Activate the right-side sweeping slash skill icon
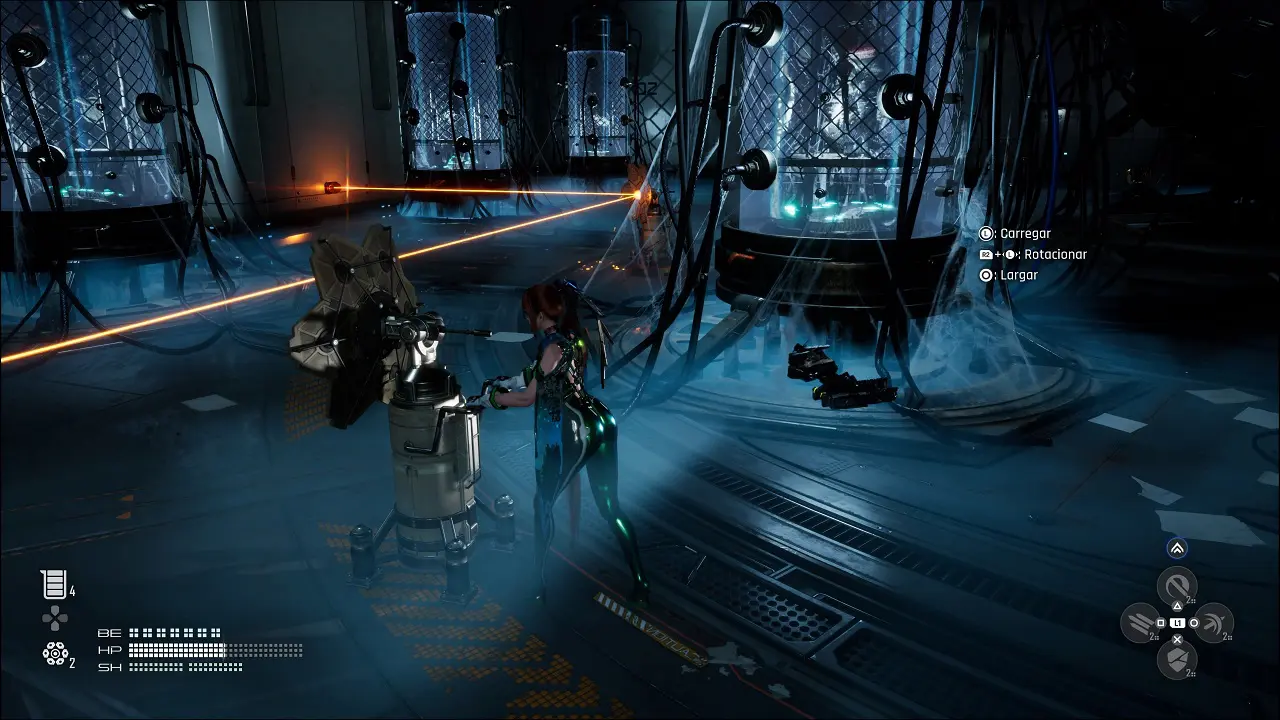This screenshot has height=720, width=1280. (1214, 623)
